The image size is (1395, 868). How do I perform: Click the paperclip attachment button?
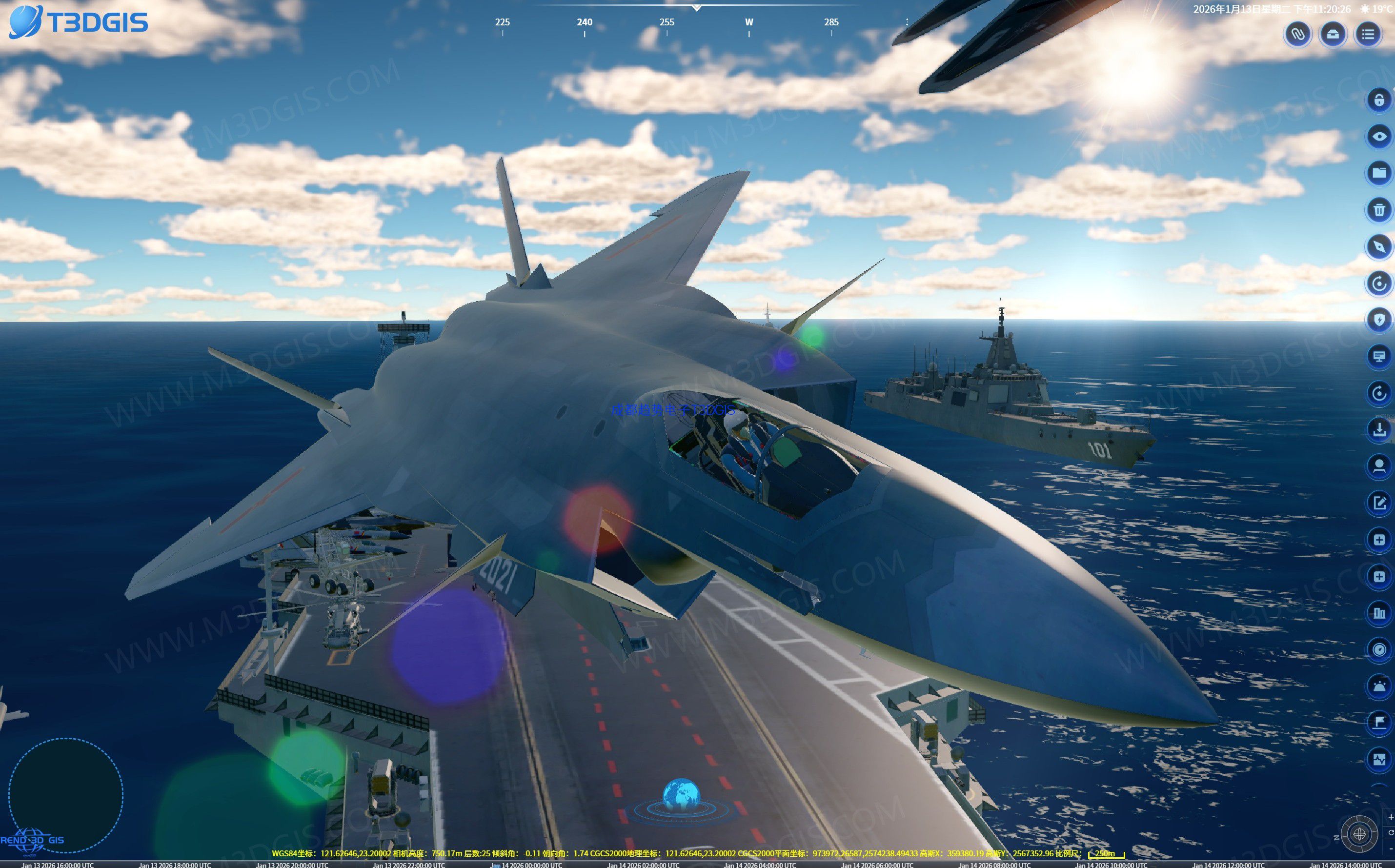[x=1297, y=35]
